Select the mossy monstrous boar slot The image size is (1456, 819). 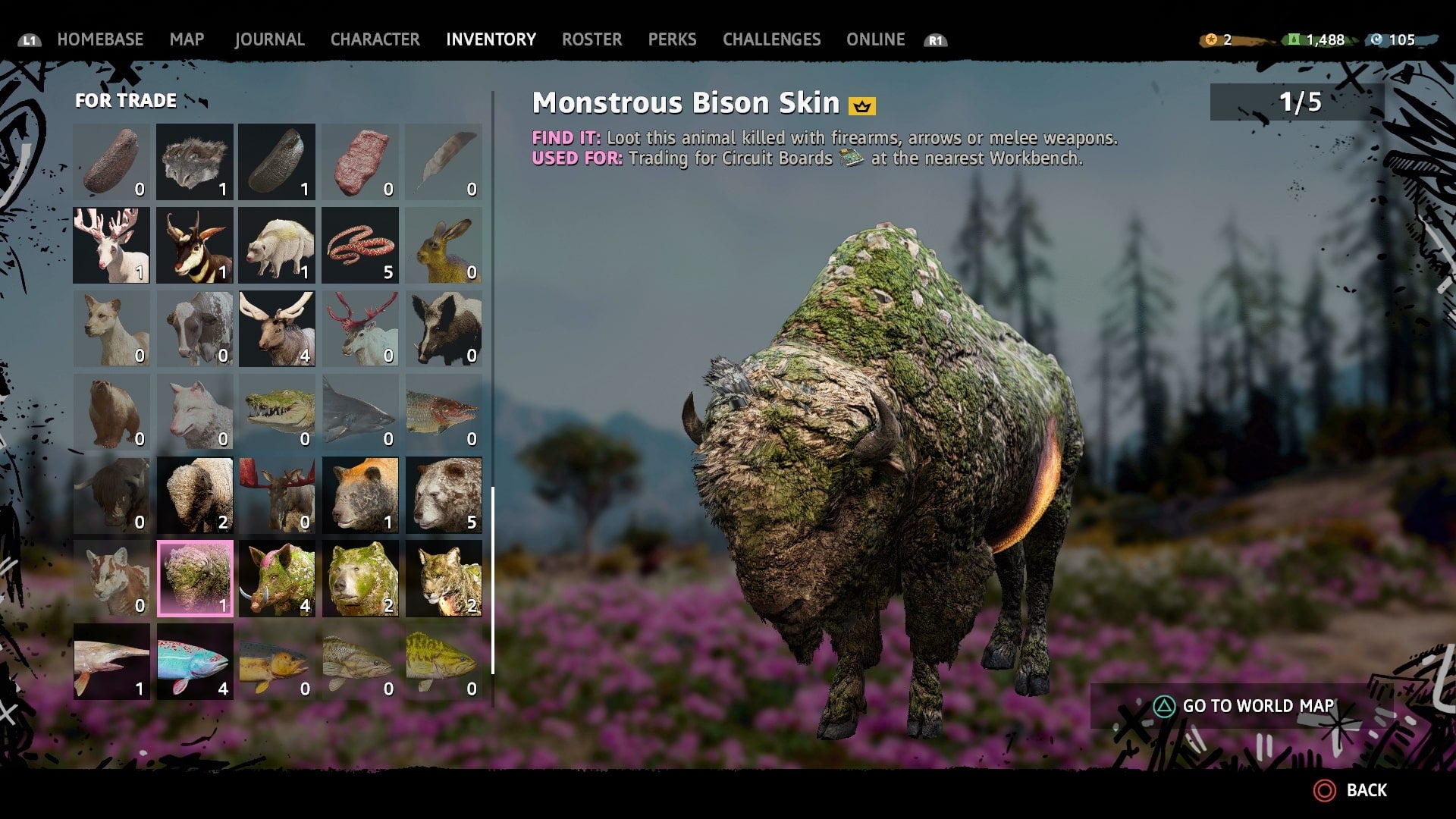(x=278, y=579)
